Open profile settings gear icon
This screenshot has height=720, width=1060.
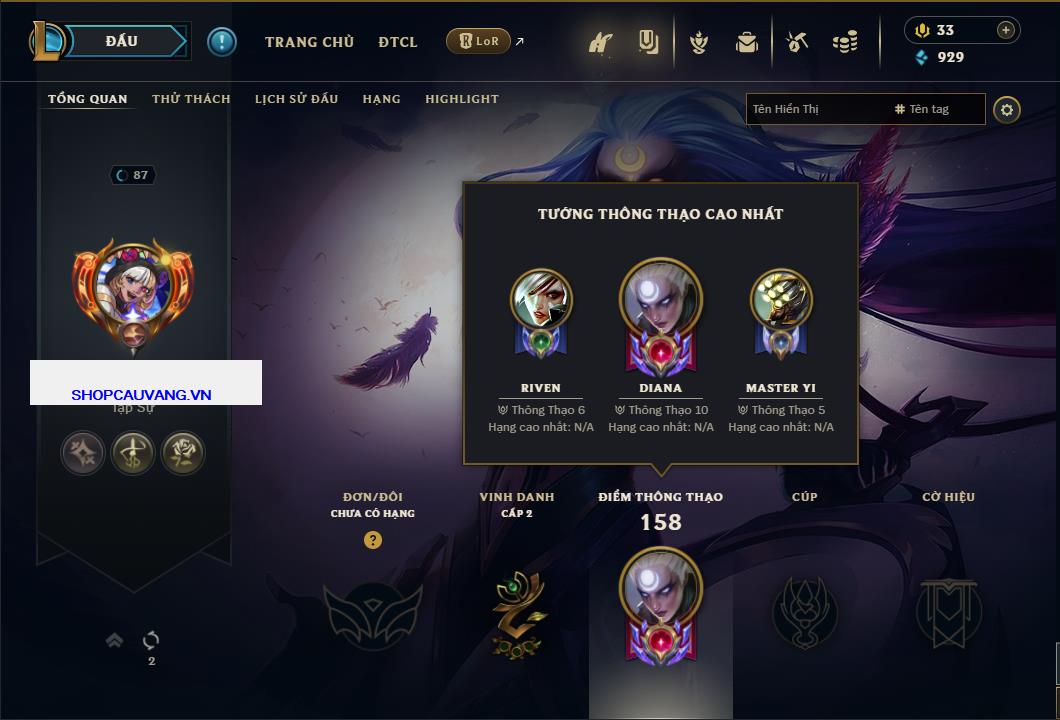[x=1007, y=109]
